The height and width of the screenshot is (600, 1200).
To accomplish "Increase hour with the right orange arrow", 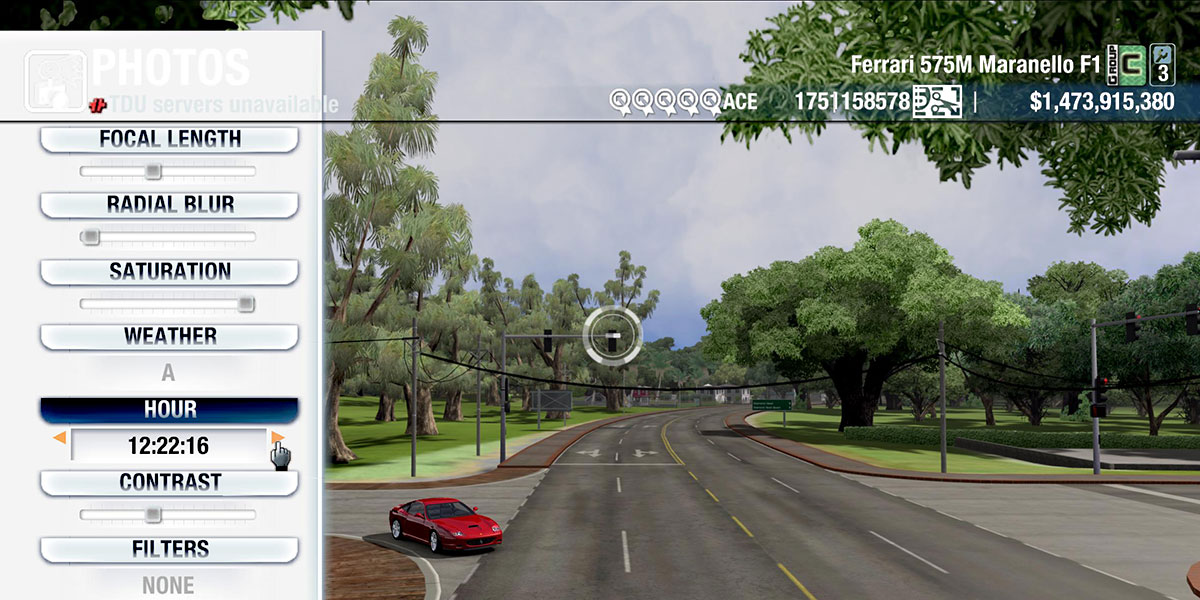I will (277, 438).
